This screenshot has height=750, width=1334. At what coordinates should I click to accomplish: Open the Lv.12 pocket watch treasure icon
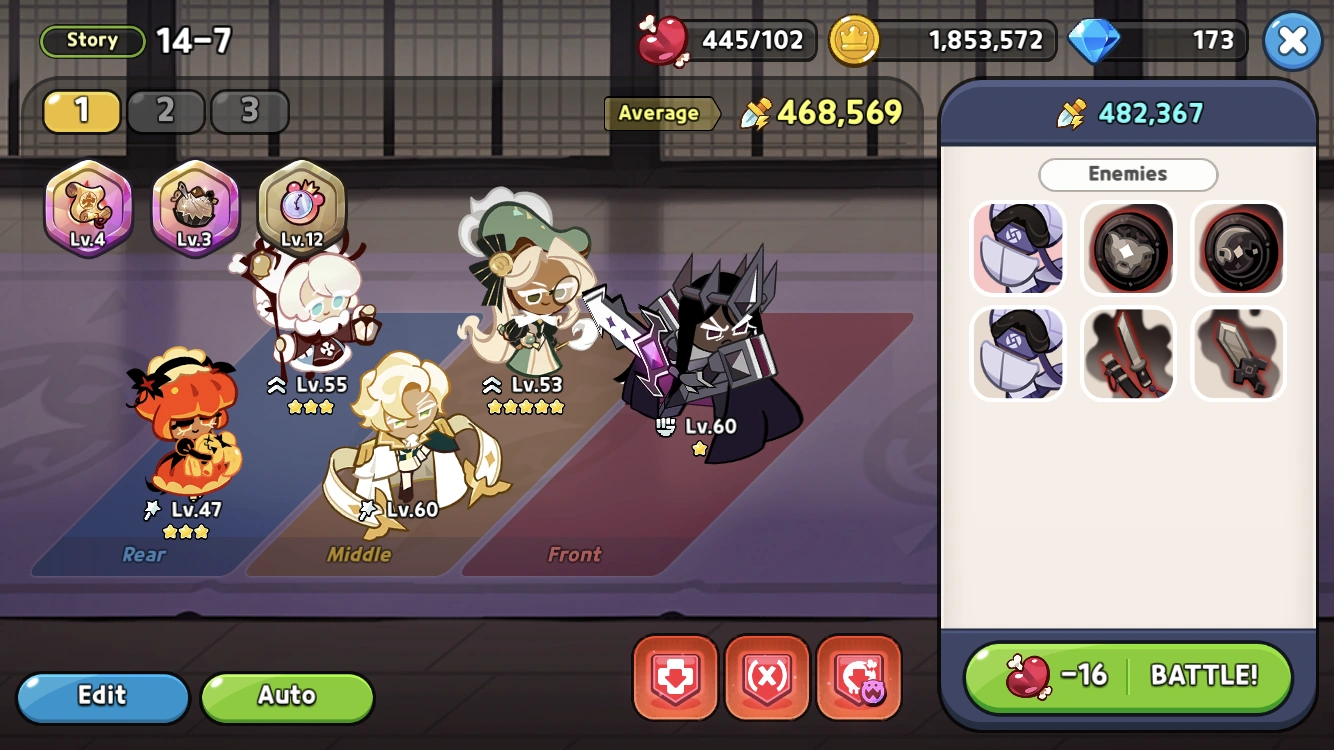[303, 207]
